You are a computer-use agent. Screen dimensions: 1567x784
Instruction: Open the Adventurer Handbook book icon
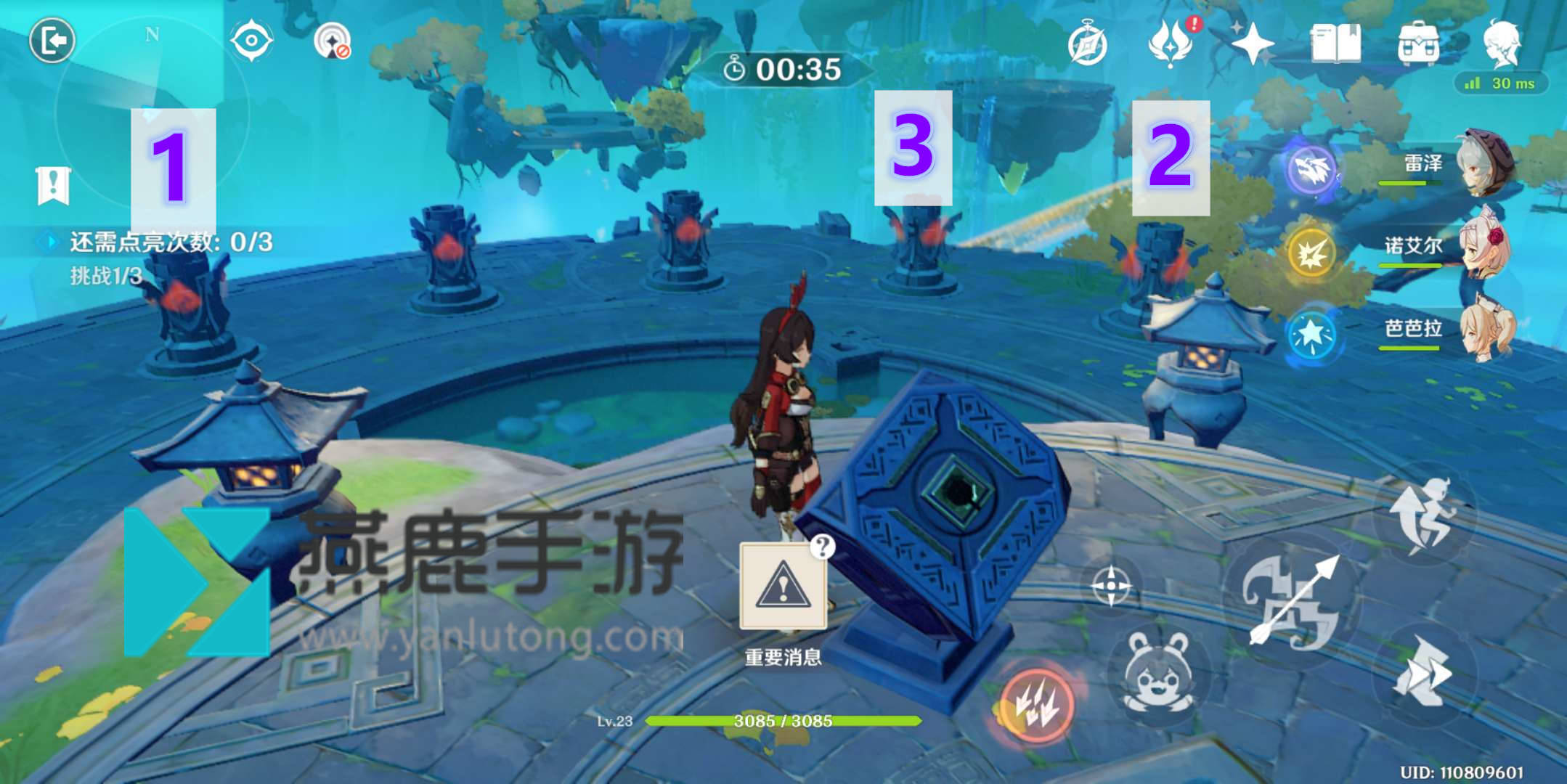(1336, 44)
